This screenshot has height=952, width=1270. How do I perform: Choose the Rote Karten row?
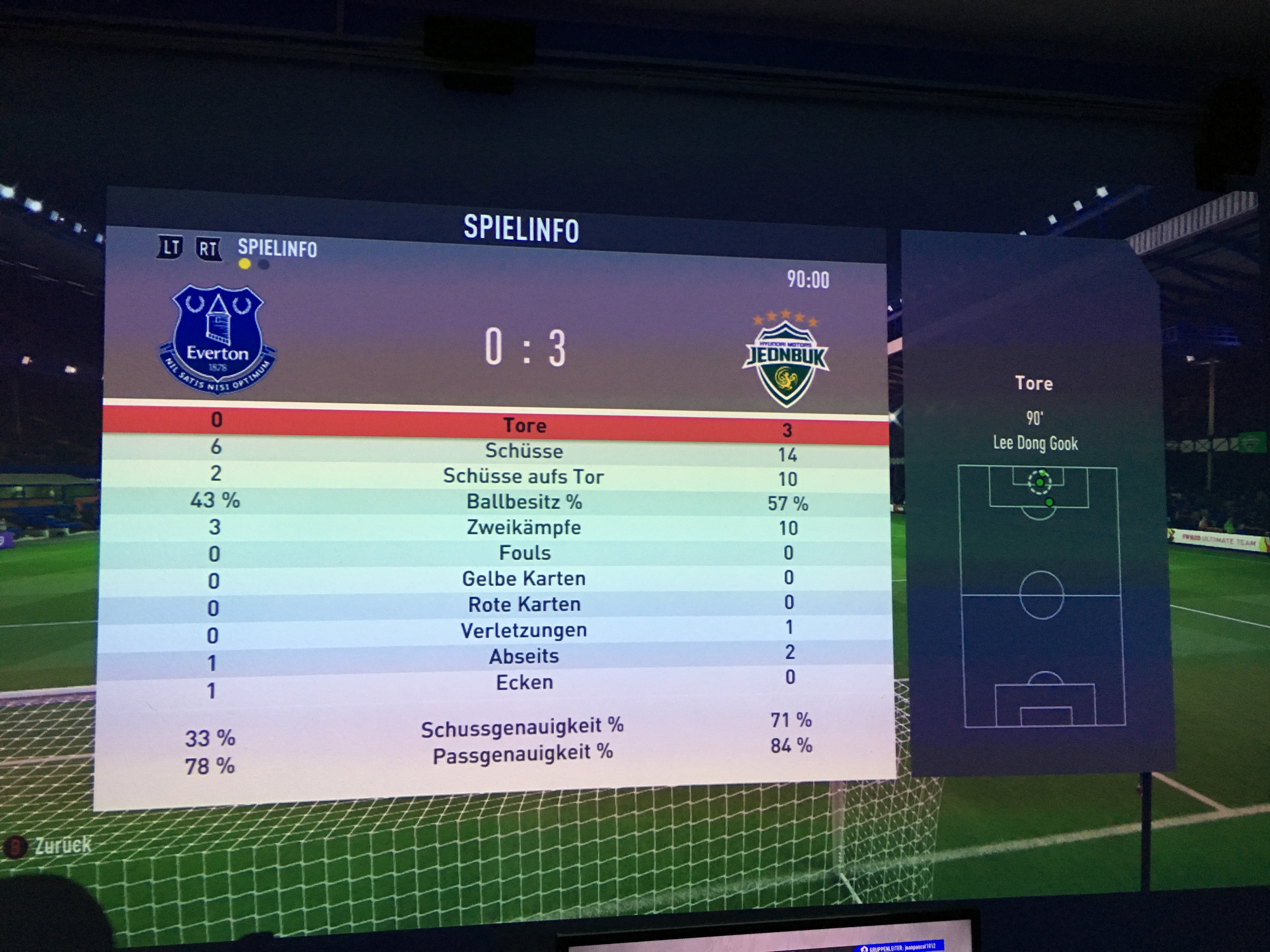point(524,604)
